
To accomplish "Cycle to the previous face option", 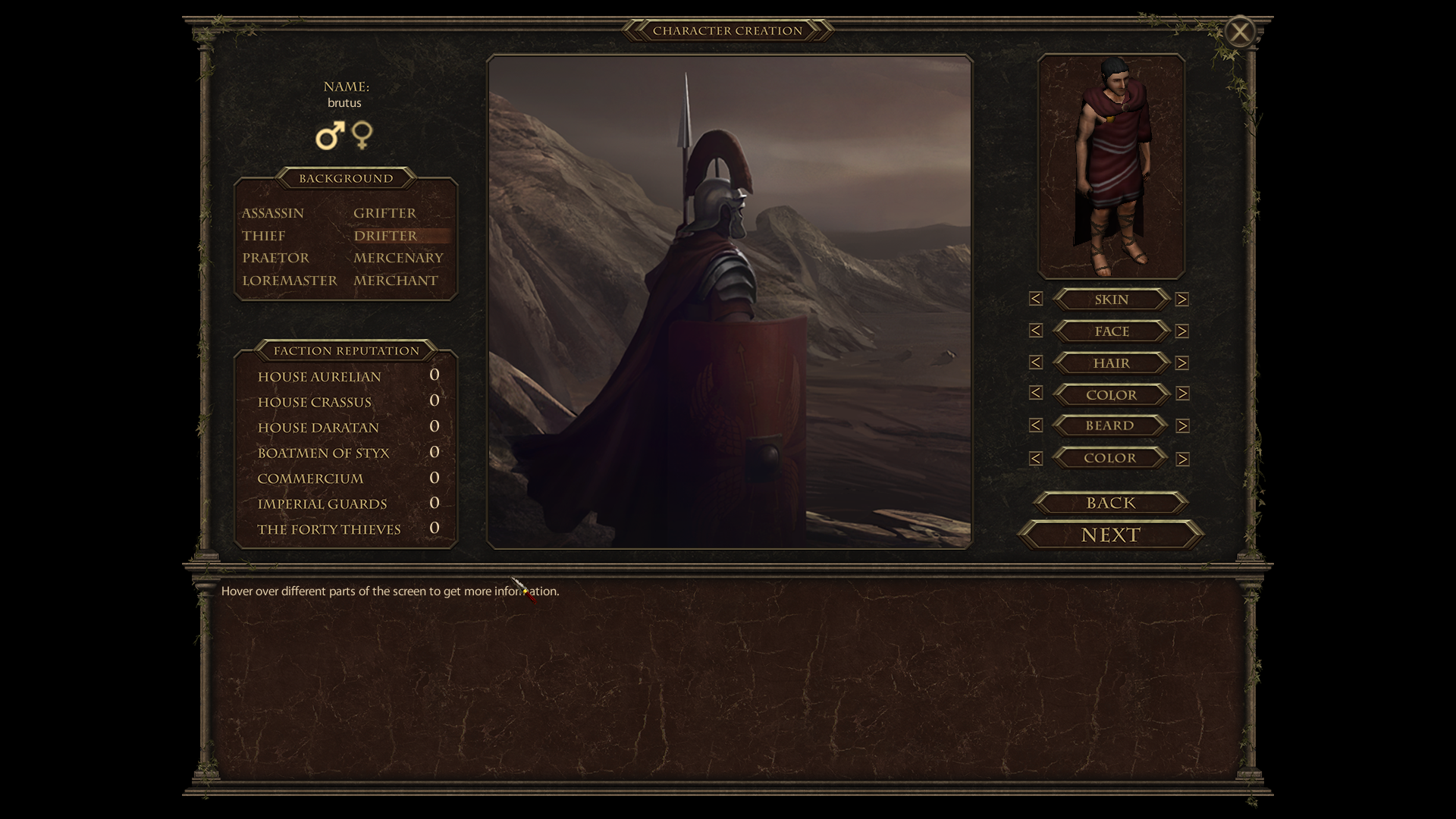I will click(x=1036, y=331).
